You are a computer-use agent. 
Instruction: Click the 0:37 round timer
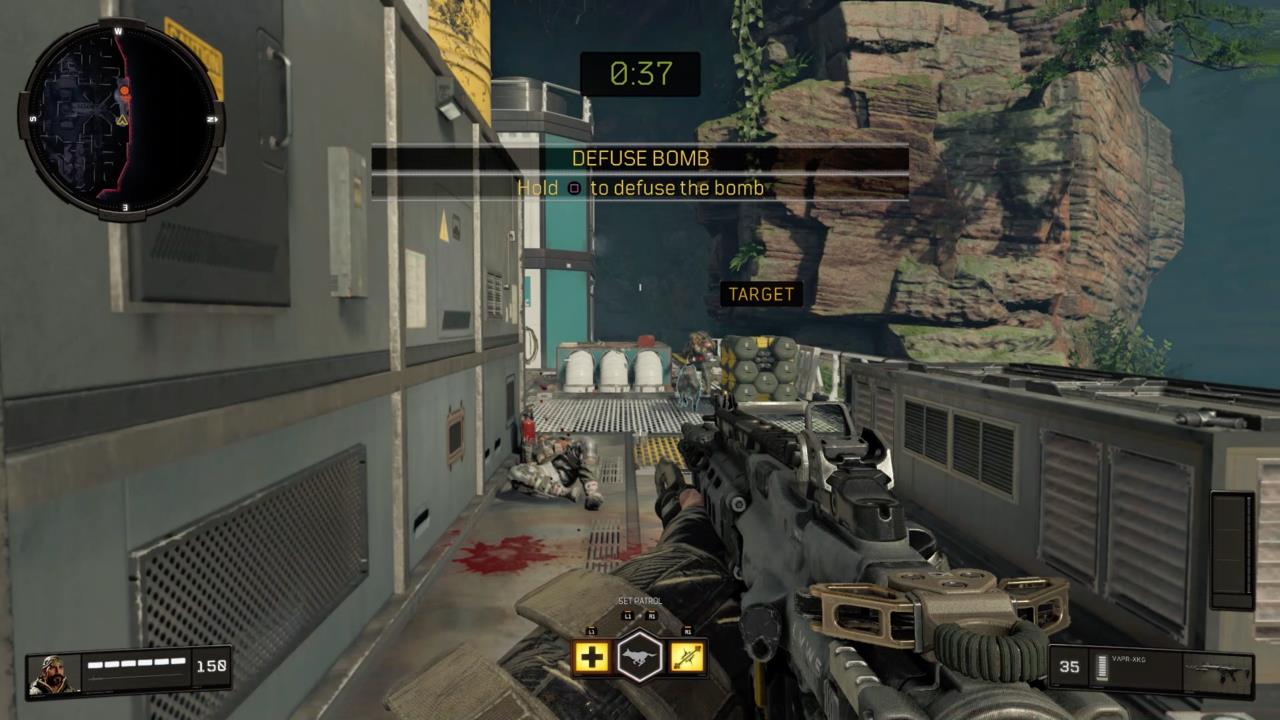(640, 75)
